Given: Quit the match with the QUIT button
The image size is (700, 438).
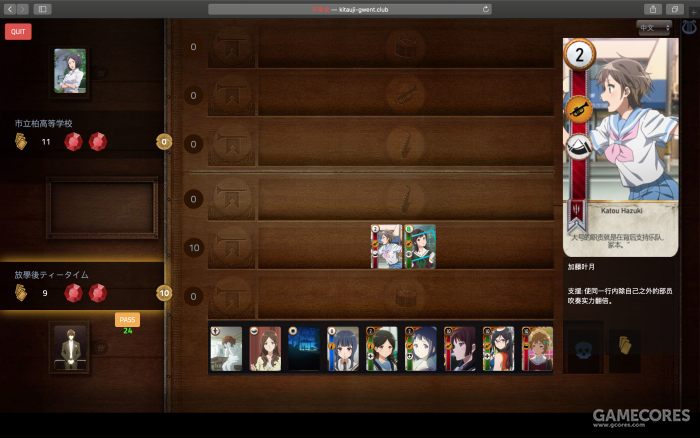Looking at the screenshot, I should coord(18,31).
